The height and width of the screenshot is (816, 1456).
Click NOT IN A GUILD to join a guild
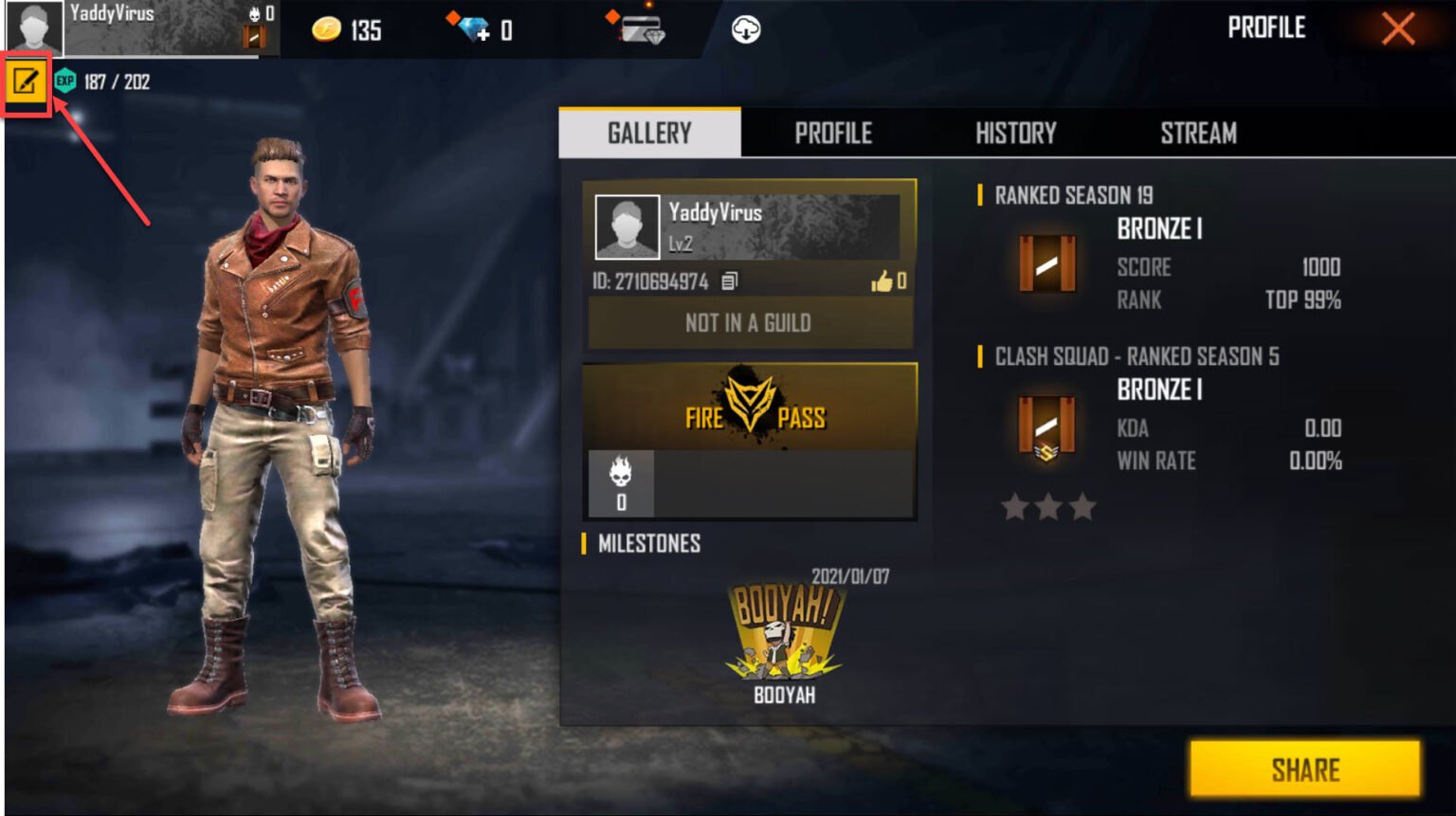[748, 323]
